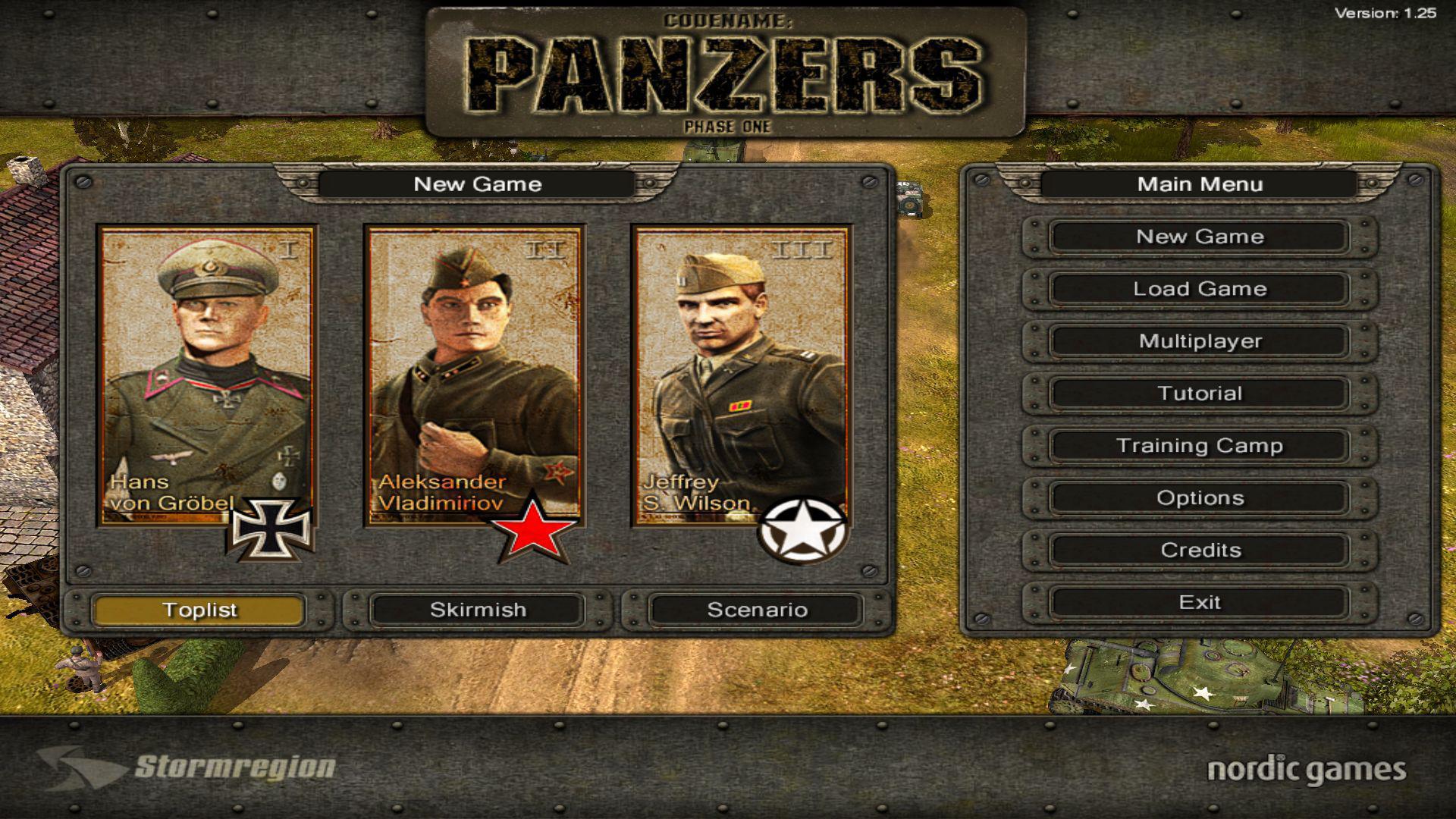Start a New Game
Screen dimensions: 1456x819
click(x=1198, y=237)
